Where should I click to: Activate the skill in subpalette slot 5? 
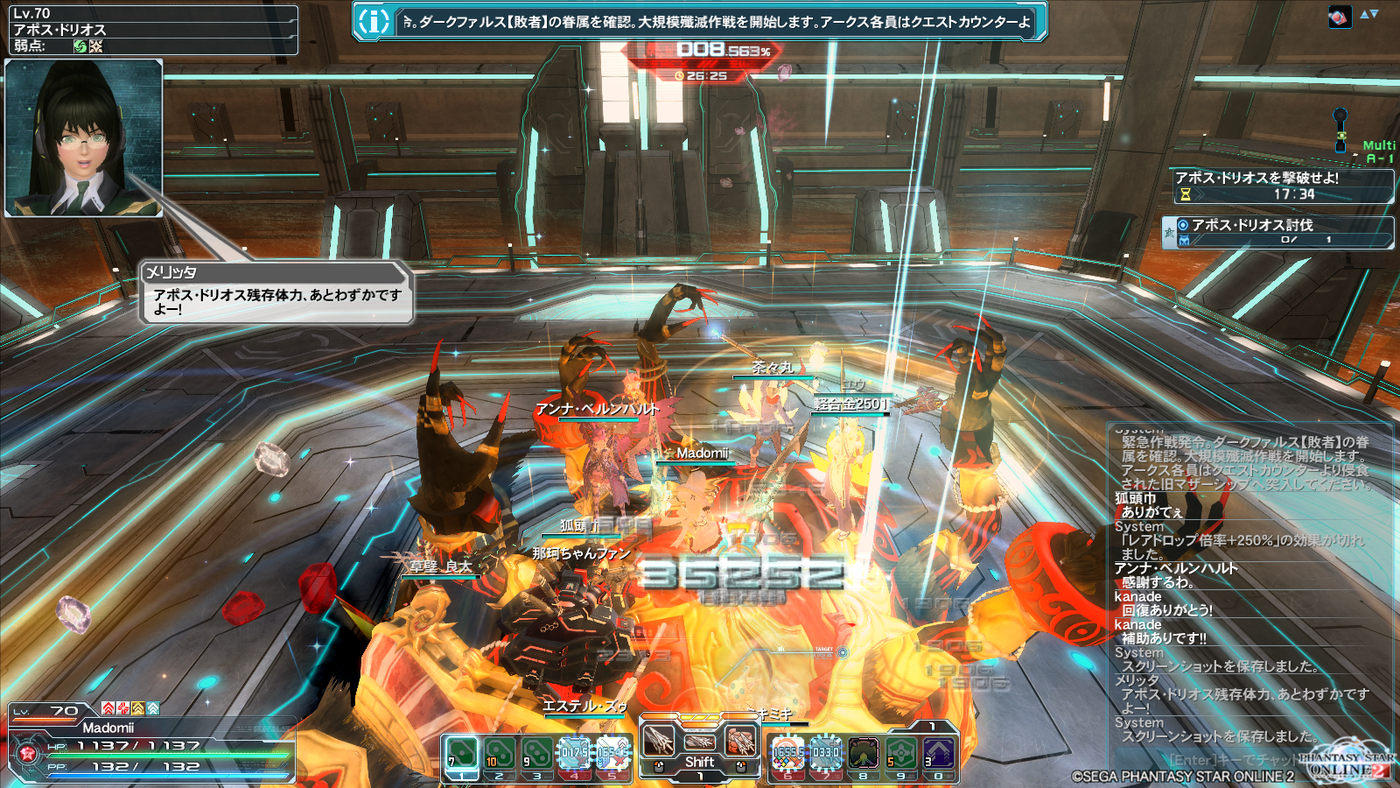[x=613, y=752]
